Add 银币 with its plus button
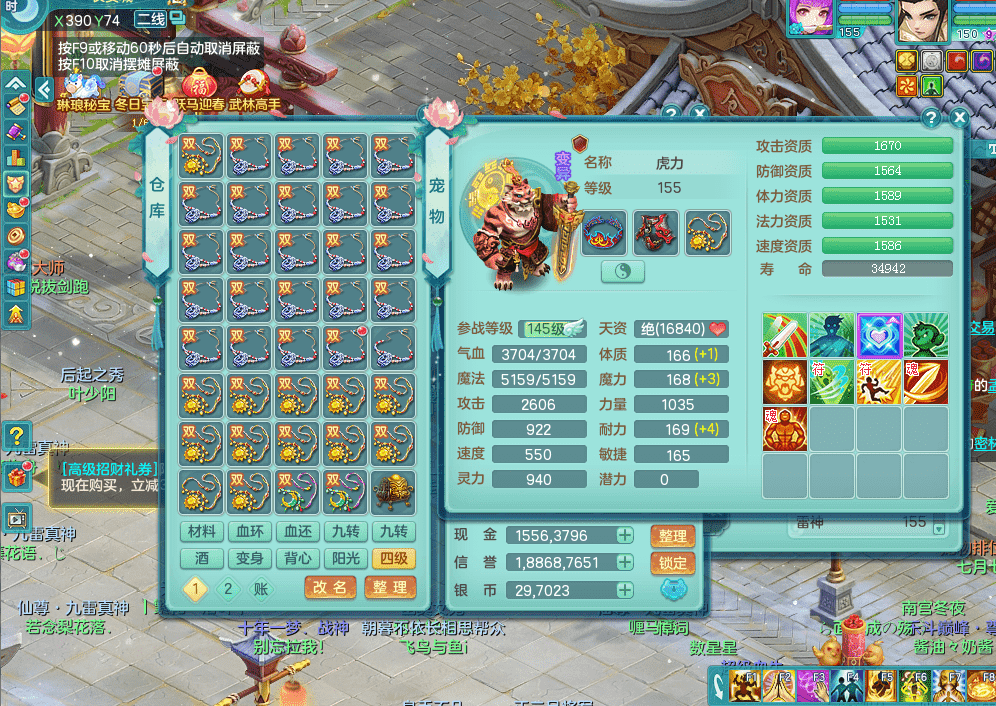The image size is (996, 706). click(625, 591)
